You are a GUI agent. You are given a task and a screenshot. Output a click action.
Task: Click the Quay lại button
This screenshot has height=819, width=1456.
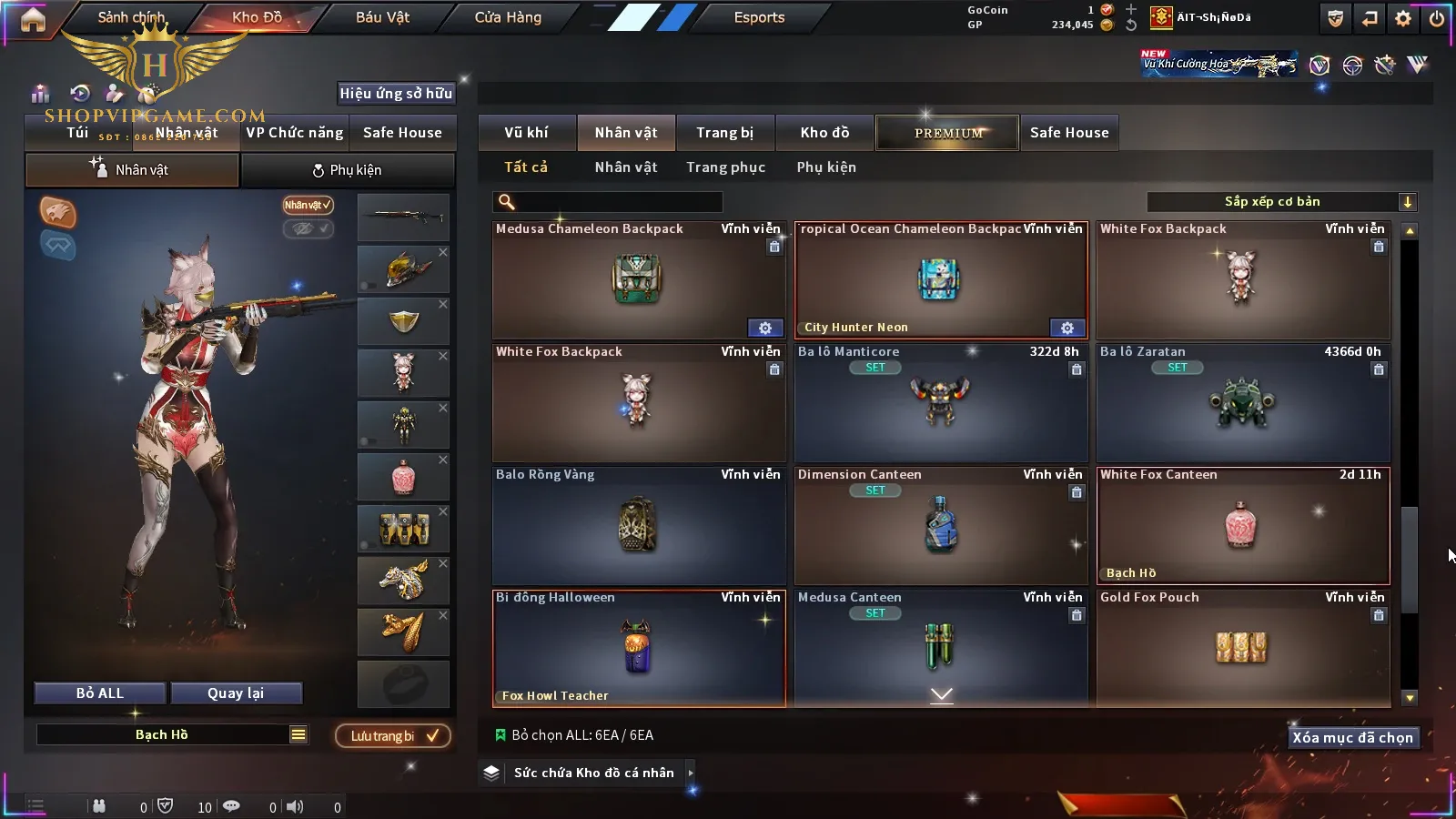point(236,693)
